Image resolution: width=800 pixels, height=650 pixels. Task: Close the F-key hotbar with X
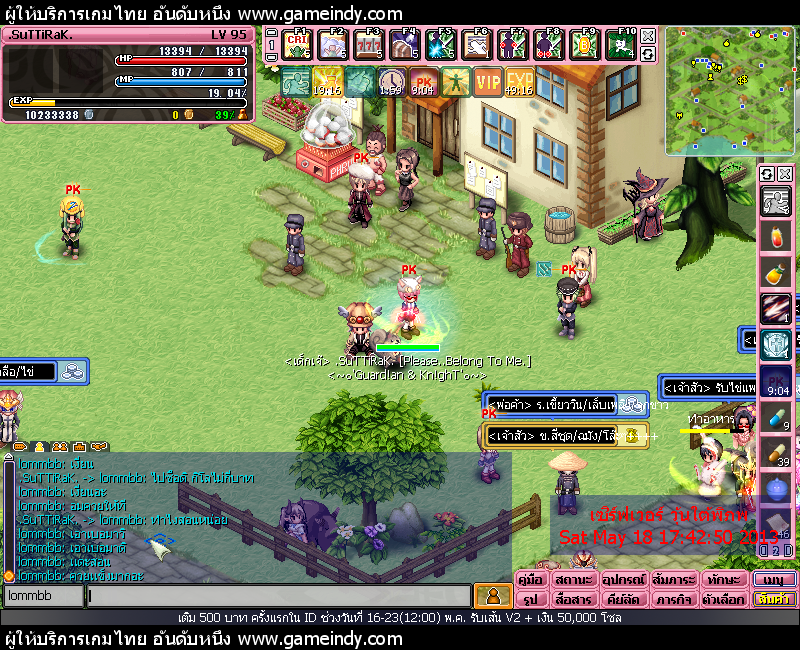click(x=648, y=36)
